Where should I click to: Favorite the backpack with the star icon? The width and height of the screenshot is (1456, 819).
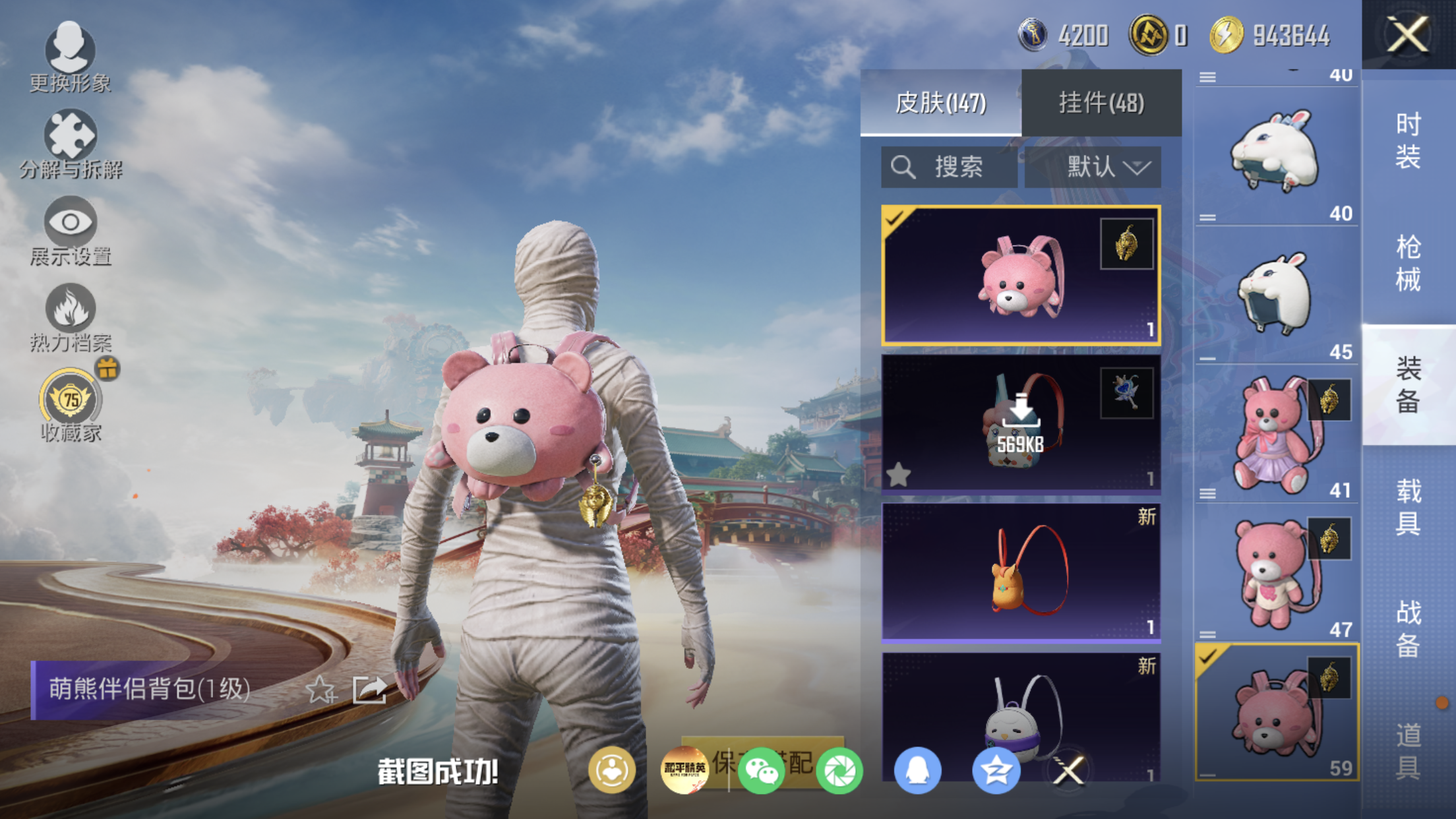coord(321,690)
